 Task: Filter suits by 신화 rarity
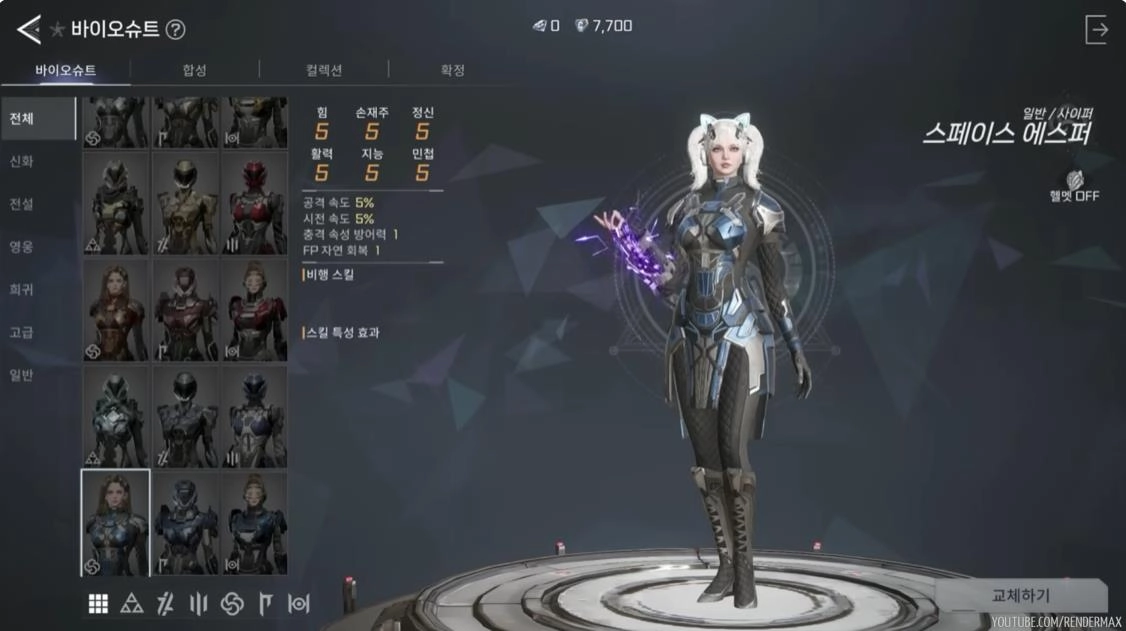22,161
